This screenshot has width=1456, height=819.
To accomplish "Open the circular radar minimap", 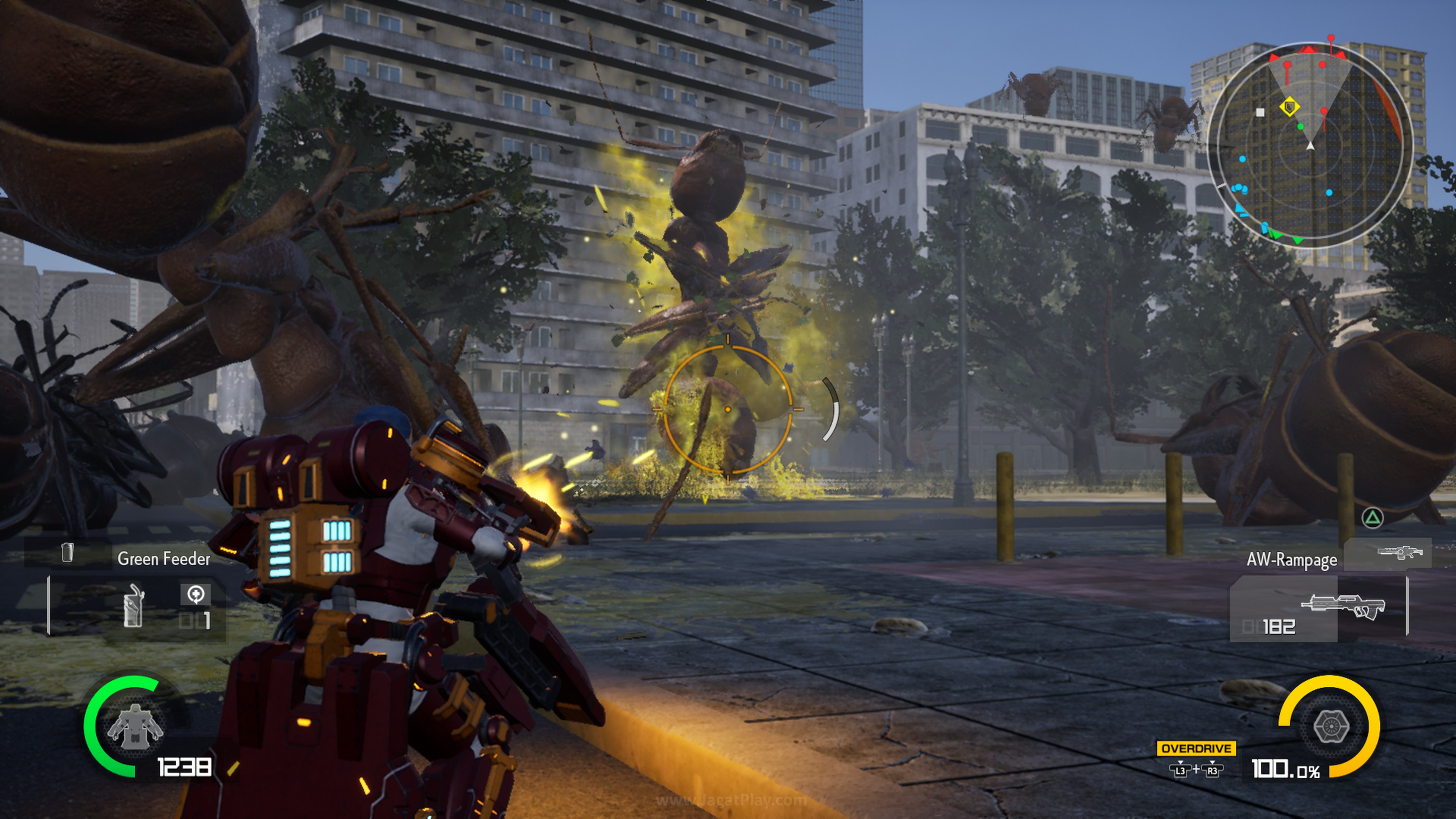I will click(x=1310, y=146).
